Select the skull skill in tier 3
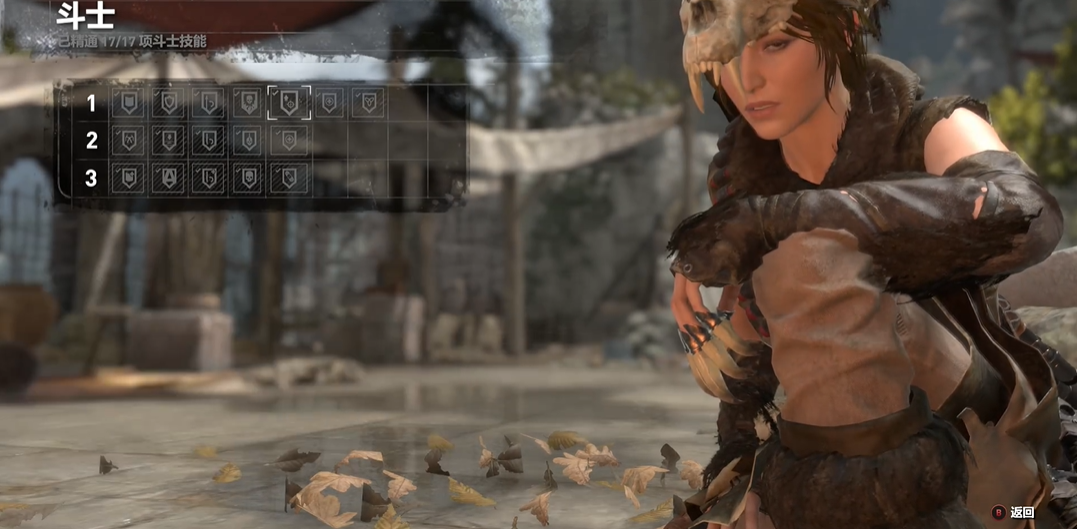This screenshot has height=529, width=1077. tap(248, 177)
